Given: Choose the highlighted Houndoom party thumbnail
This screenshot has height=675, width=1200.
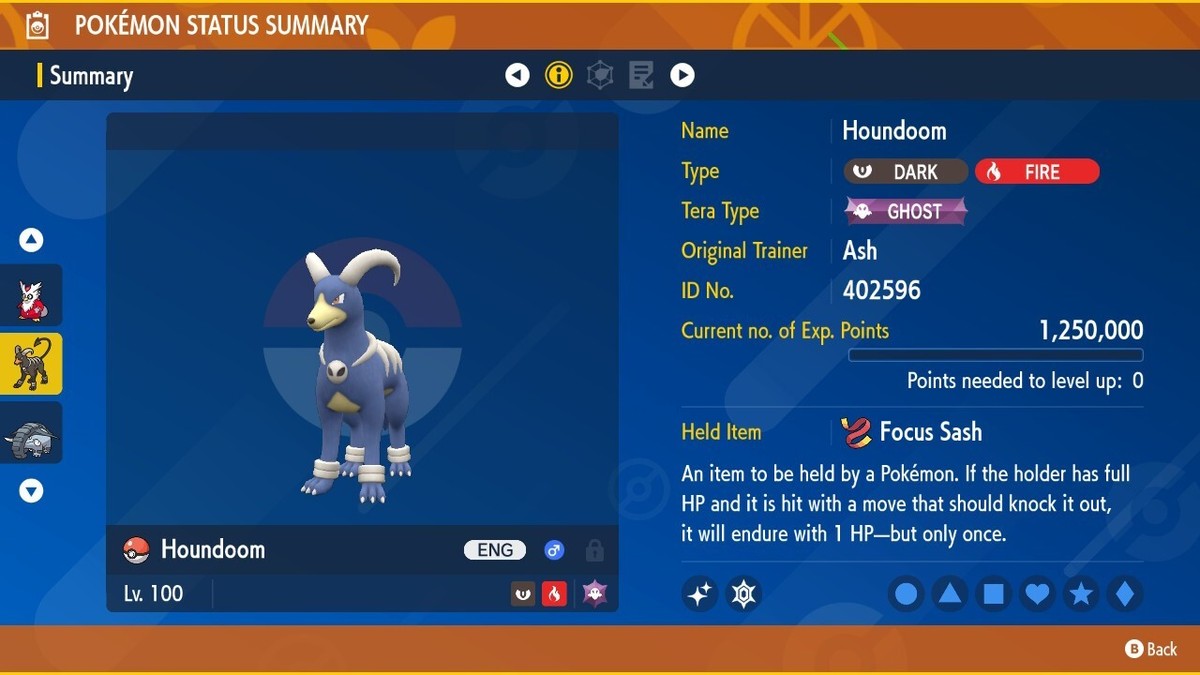Looking at the screenshot, I should [31, 364].
